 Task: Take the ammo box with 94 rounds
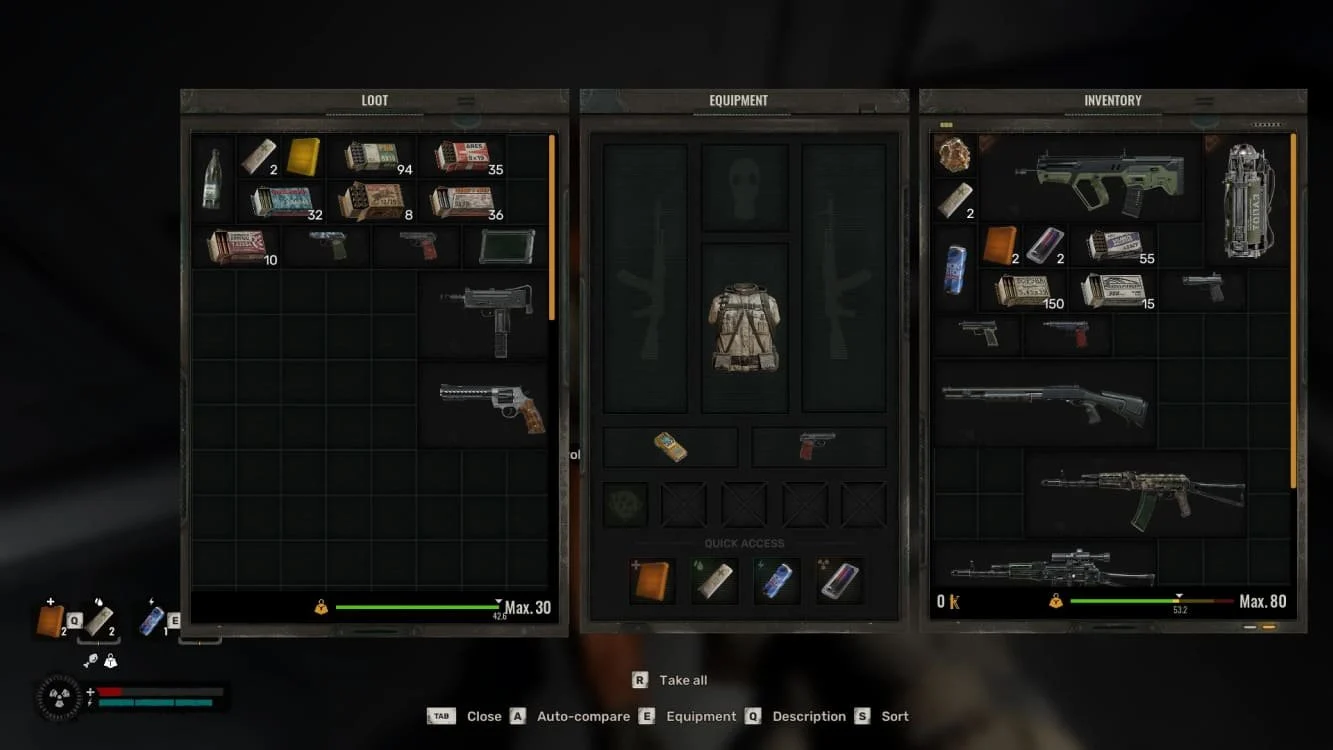click(372, 157)
